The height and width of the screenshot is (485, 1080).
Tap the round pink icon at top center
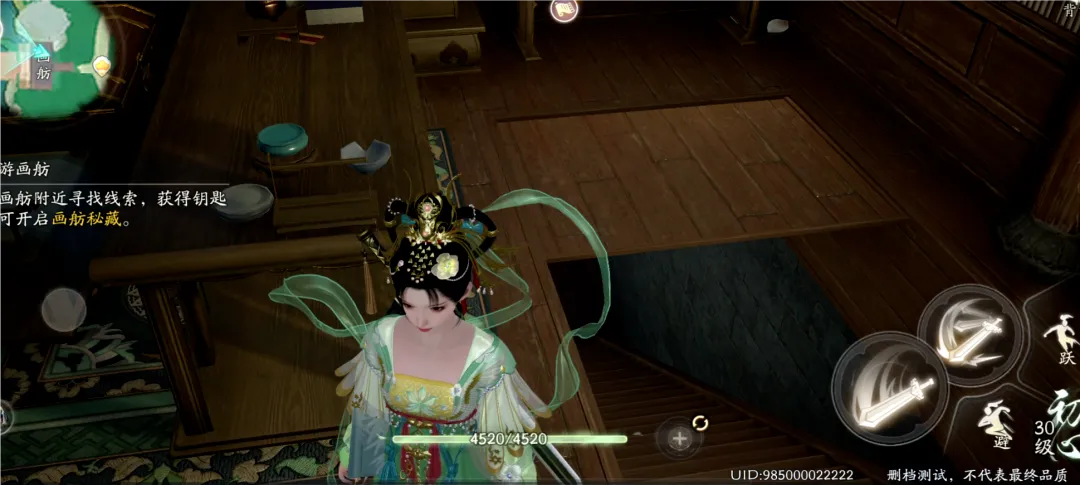coord(564,10)
